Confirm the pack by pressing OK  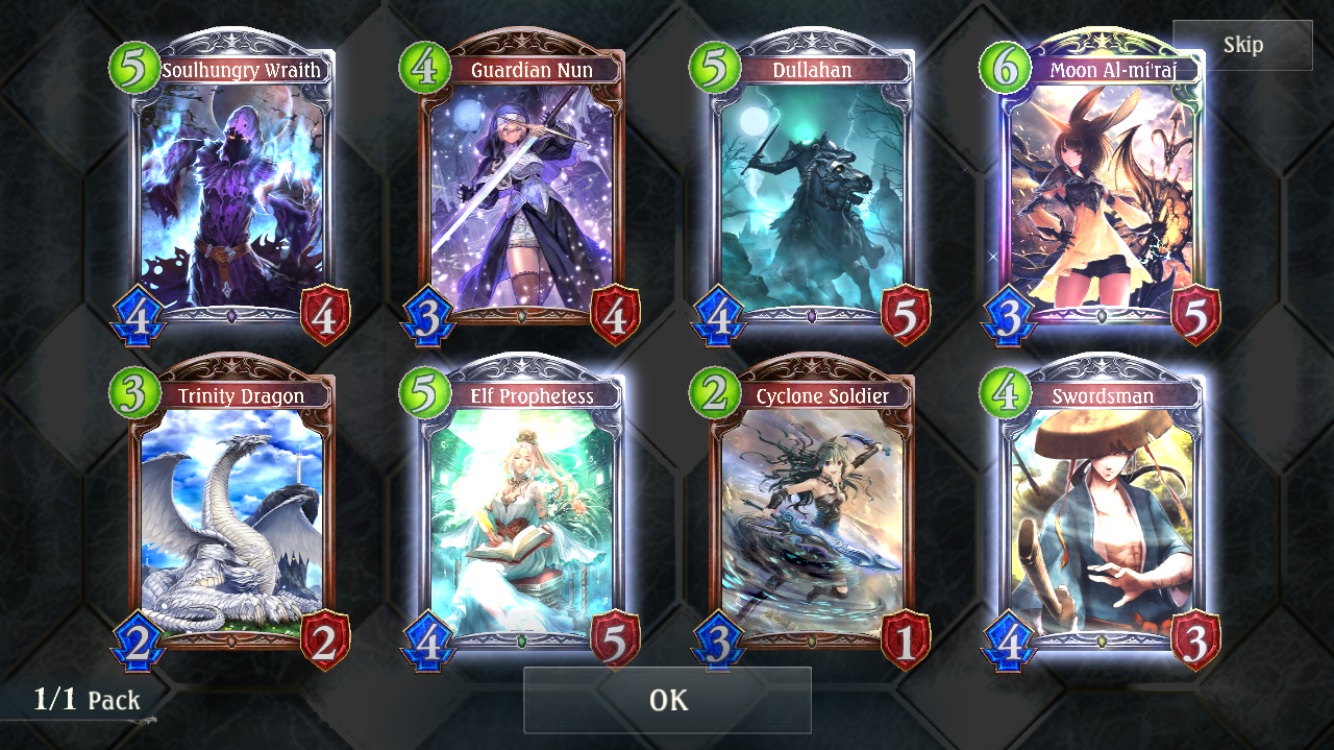pyautogui.click(x=667, y=702)
